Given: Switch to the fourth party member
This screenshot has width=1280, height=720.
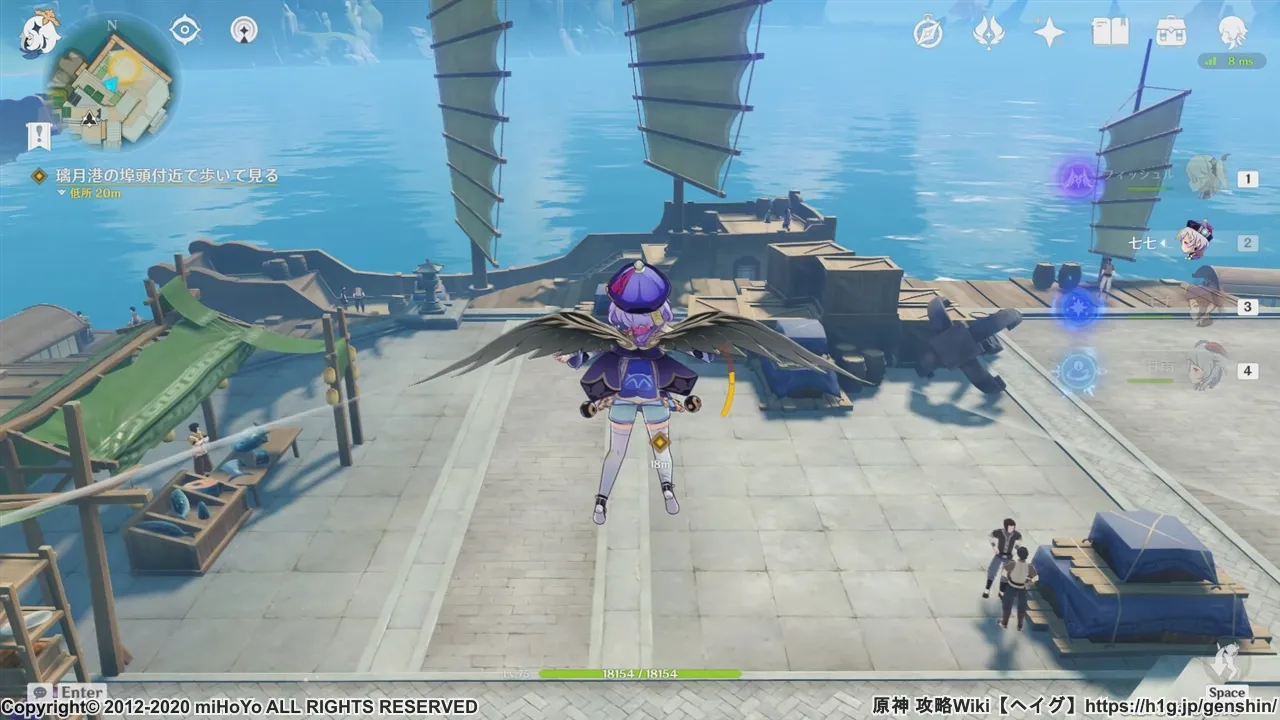Looking at the screenshot, I should (x=1206, y=369).
